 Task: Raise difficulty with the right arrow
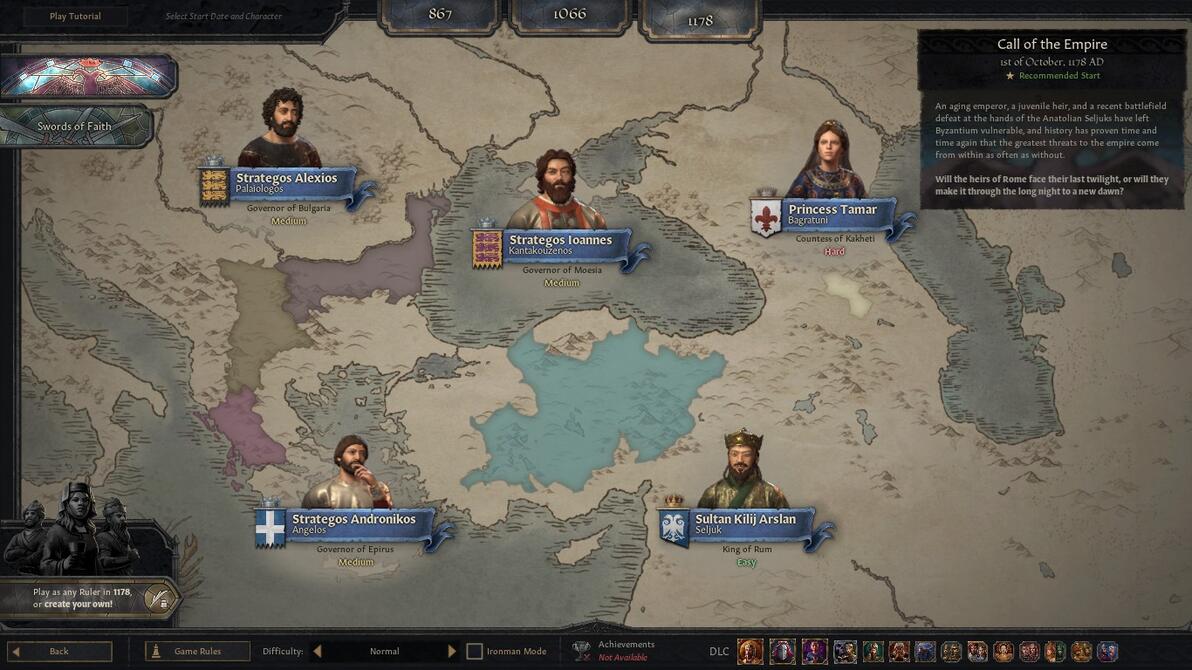click(452, 651)
